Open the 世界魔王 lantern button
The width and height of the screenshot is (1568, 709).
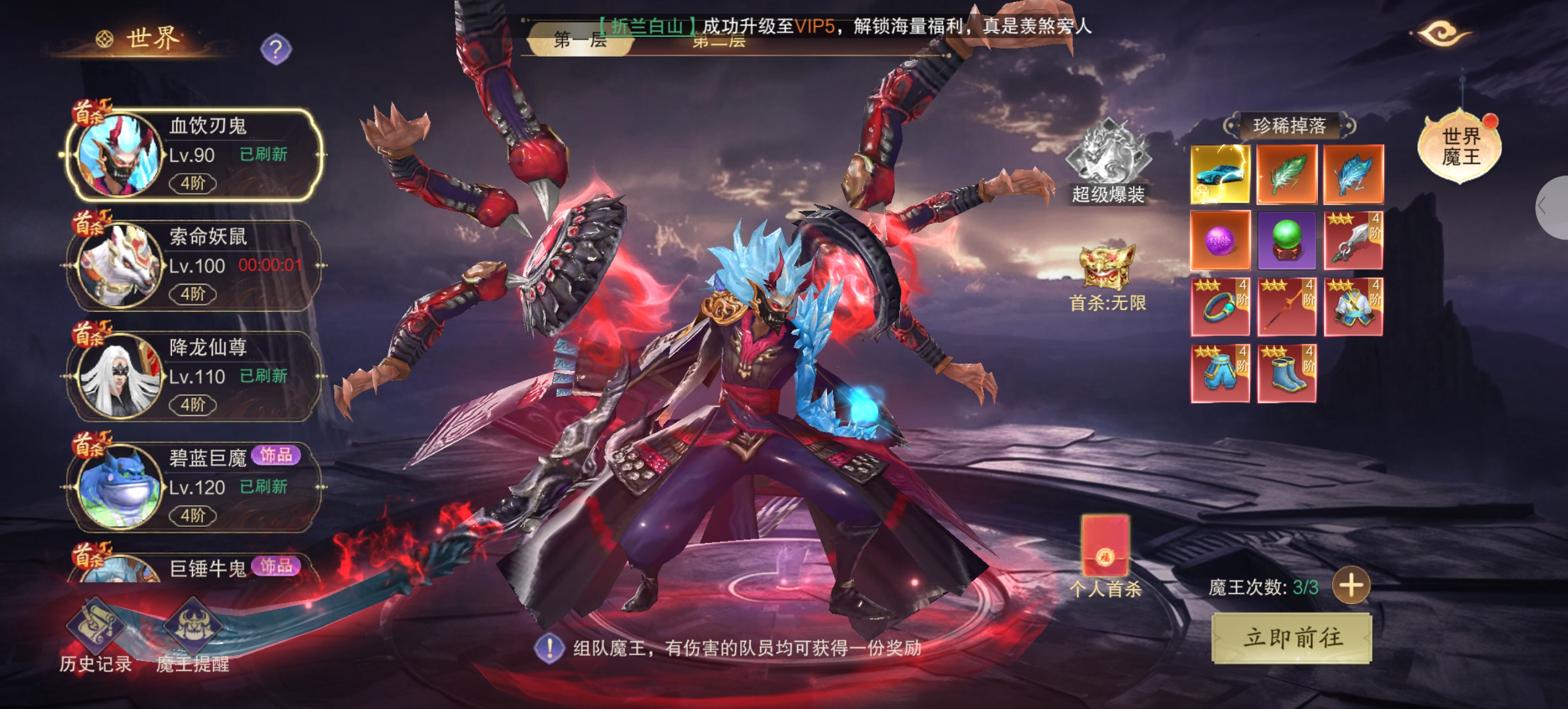pyautogui.click(x=1460, y=146)
